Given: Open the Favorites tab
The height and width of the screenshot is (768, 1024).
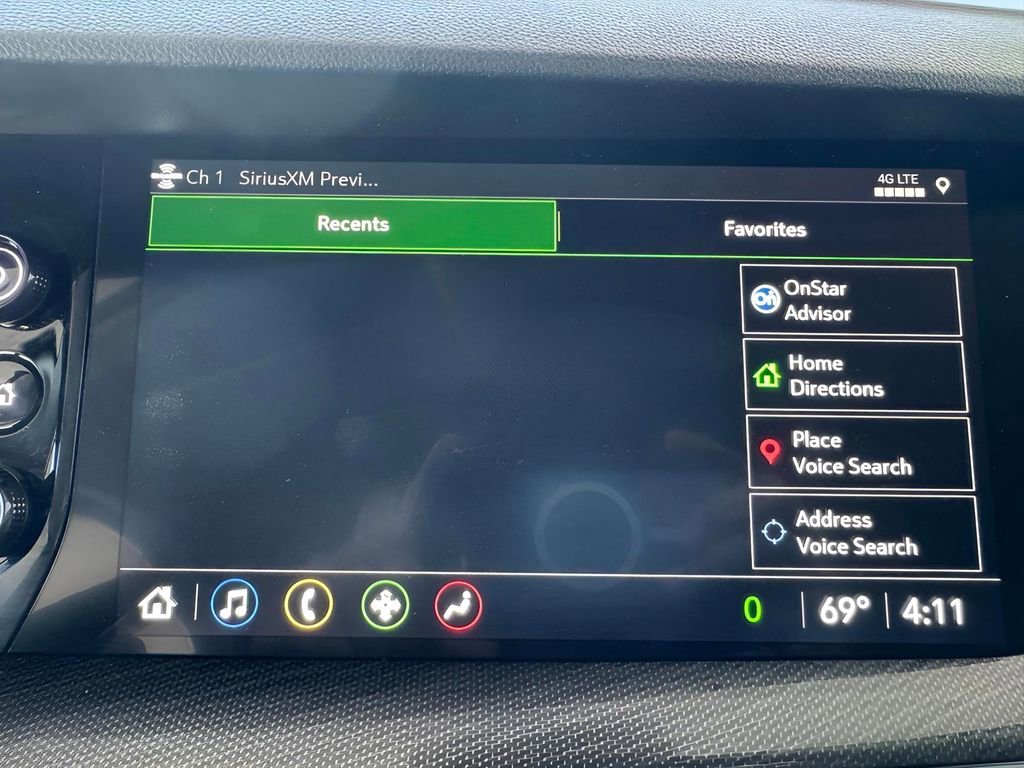Looking at the screenshot, I should 764,229.
